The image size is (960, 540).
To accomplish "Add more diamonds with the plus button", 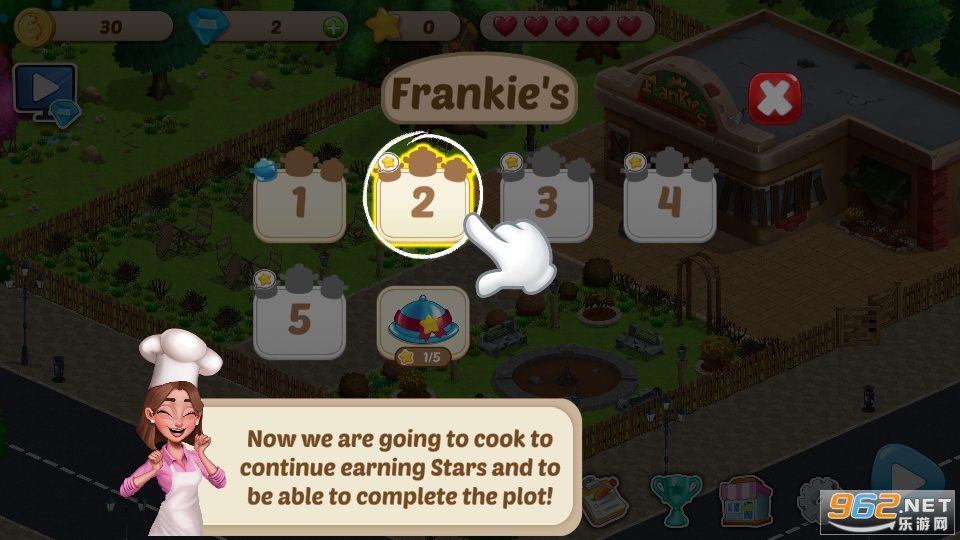I will (x=333, y=27).
